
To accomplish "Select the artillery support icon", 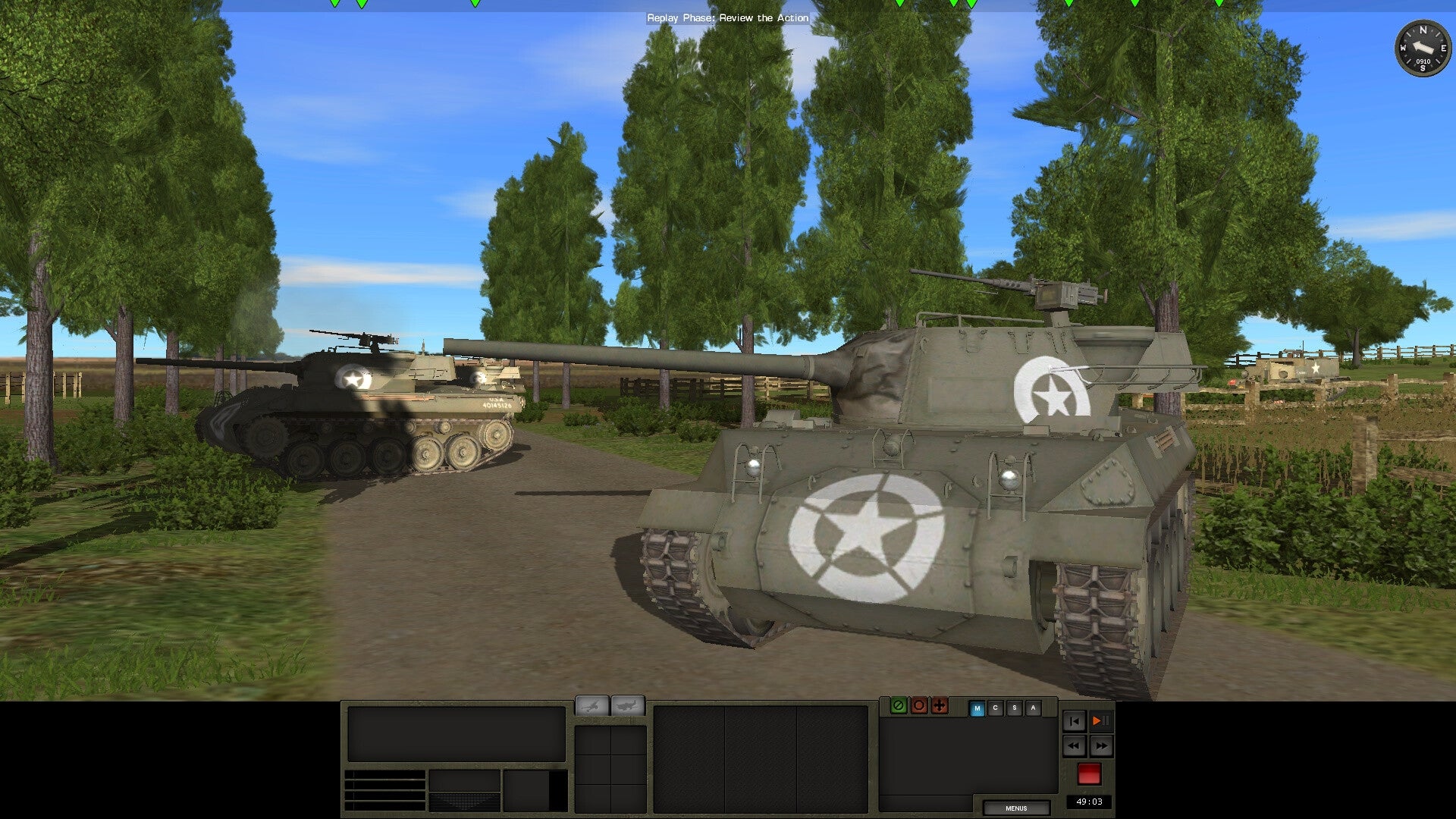I will 592,706.
